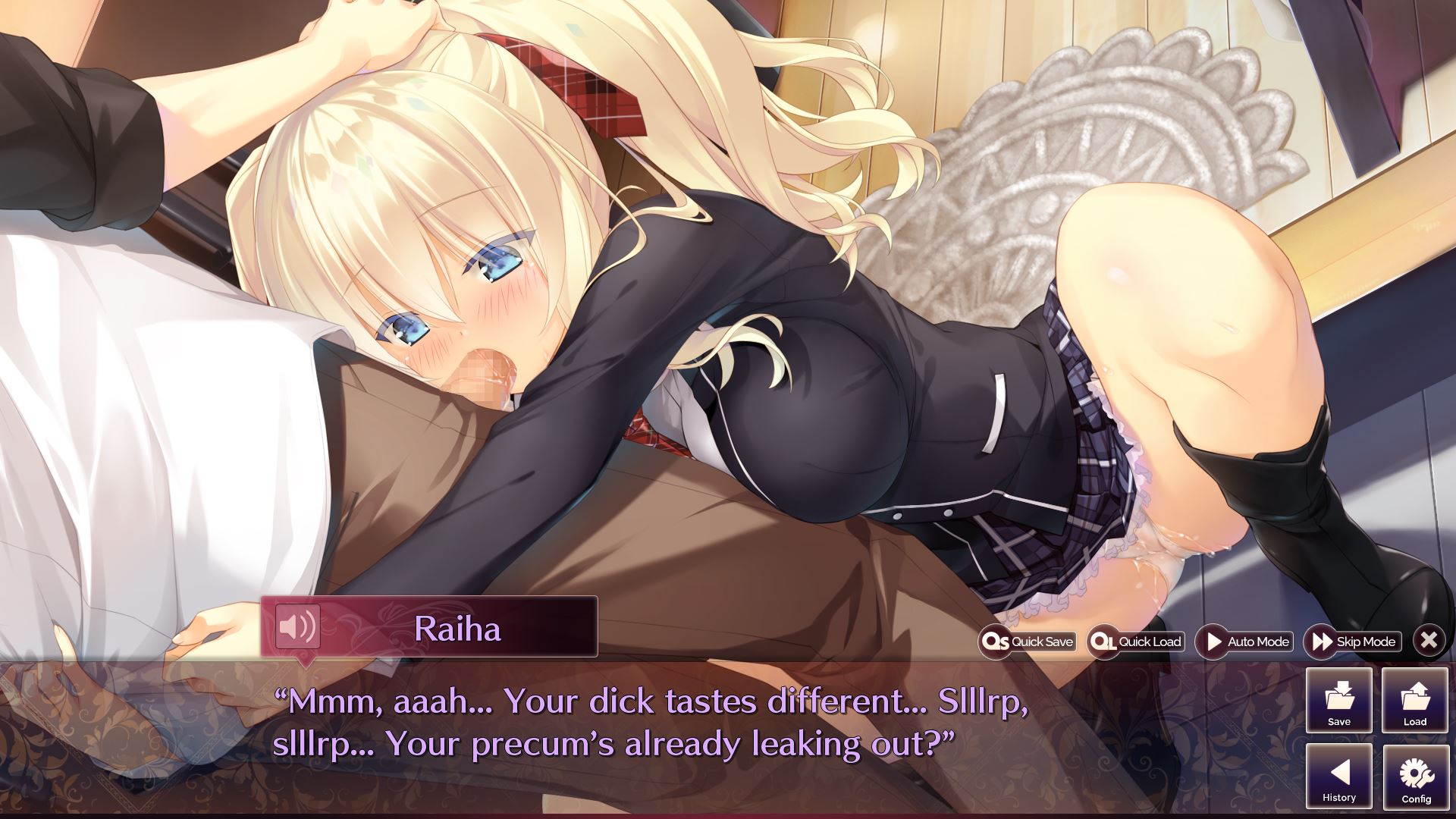Open the Load menu
The image size is (1456, 819).
(x=1414, y=701)
